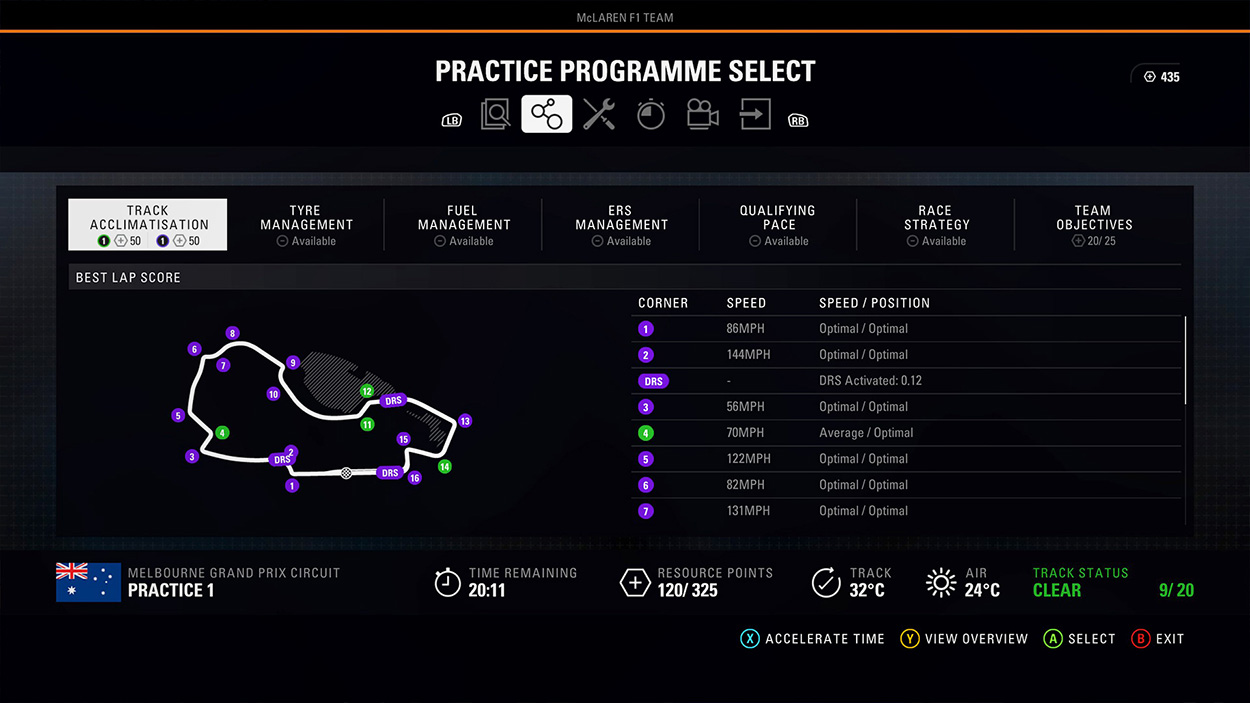The height and width of the screenshot is (703, 1250).
Task: Click corner 8 marker on the circuit map
Action: click(x=232, y=333)
